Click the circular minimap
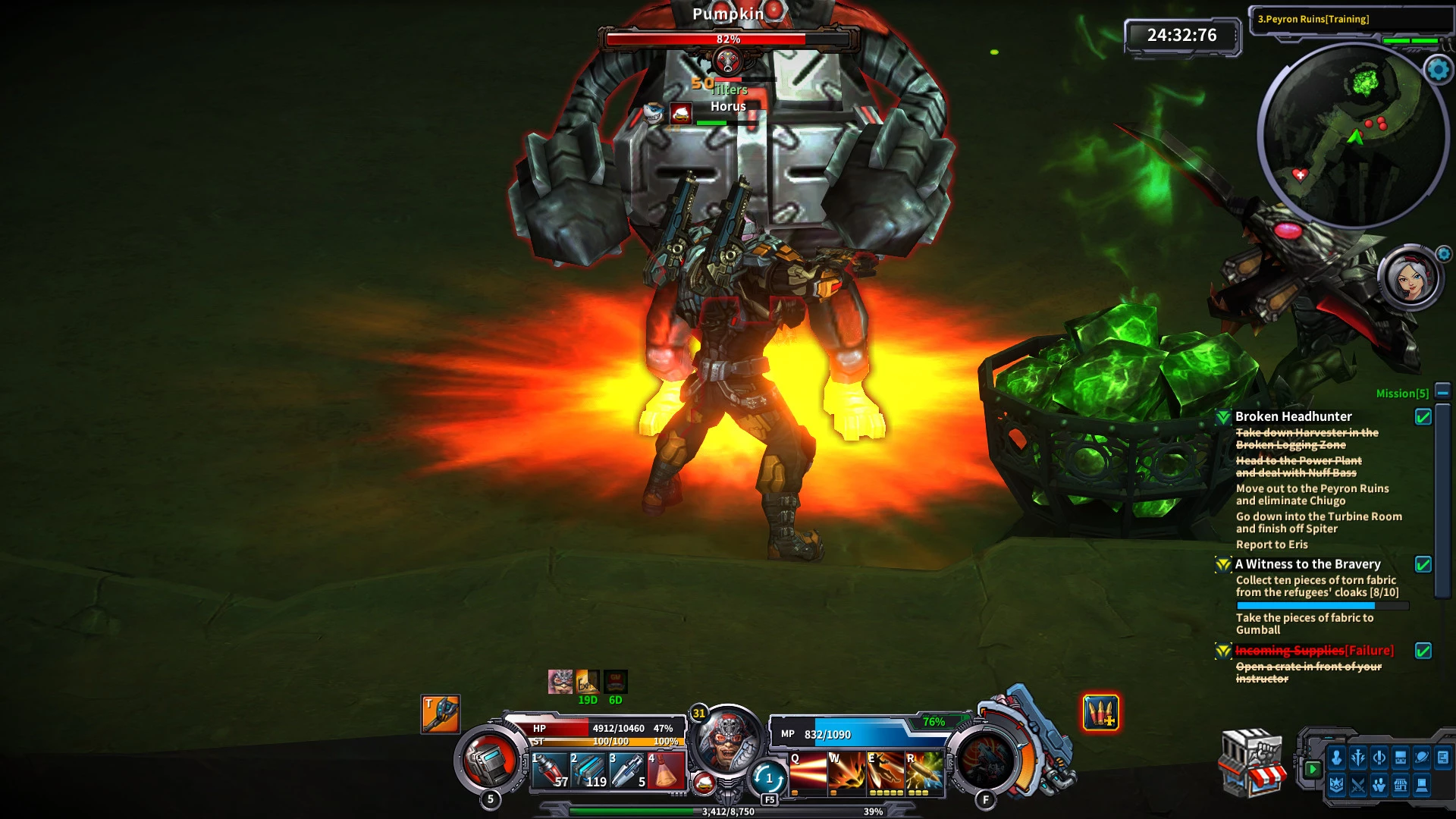Viewport: 1456px width, 819px height. point(1352,135)
